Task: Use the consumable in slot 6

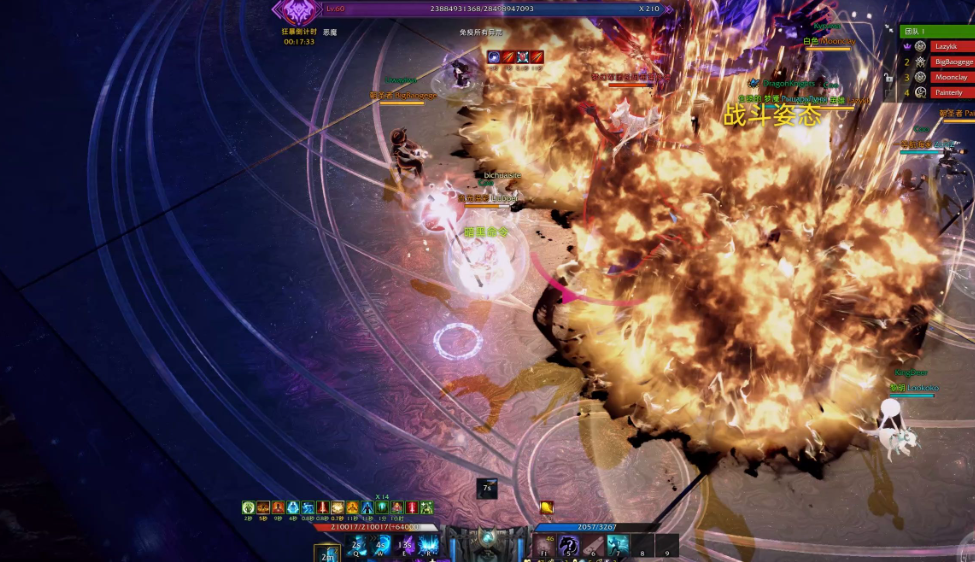Action: pyautogui.click(x=593, y=546)
